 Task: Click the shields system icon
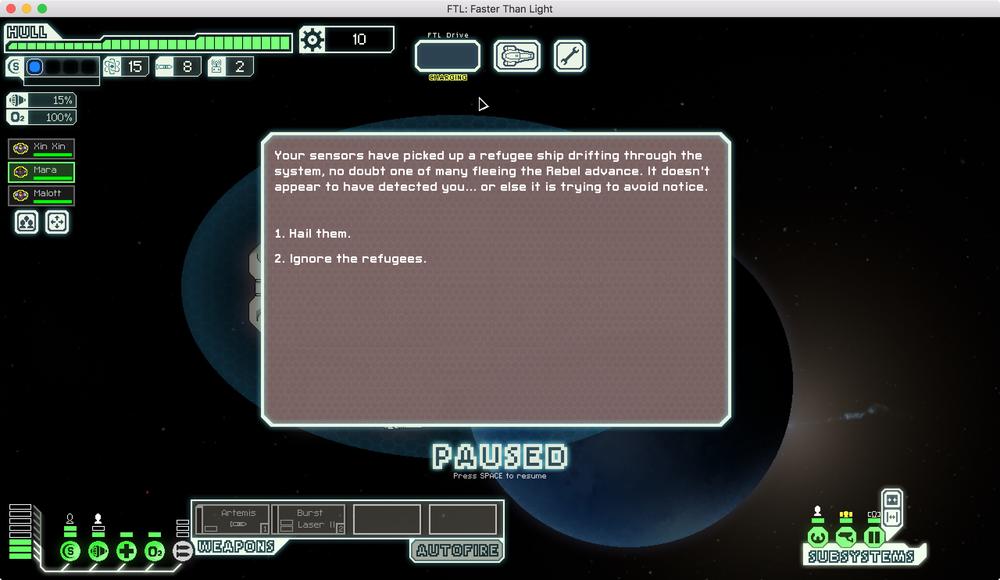click(70, 551)
